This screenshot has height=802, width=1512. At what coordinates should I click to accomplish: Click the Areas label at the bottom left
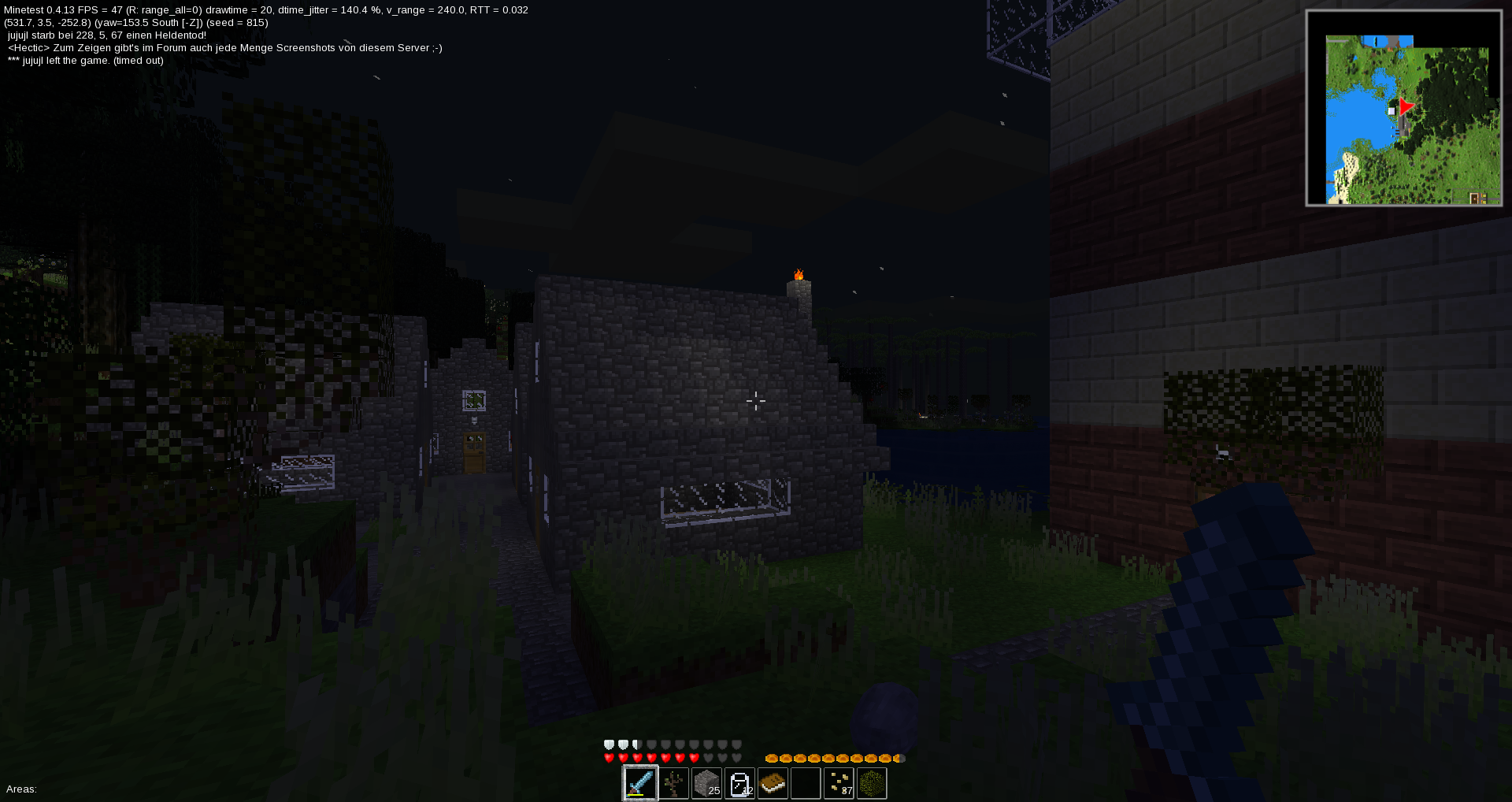click(21, 789)
